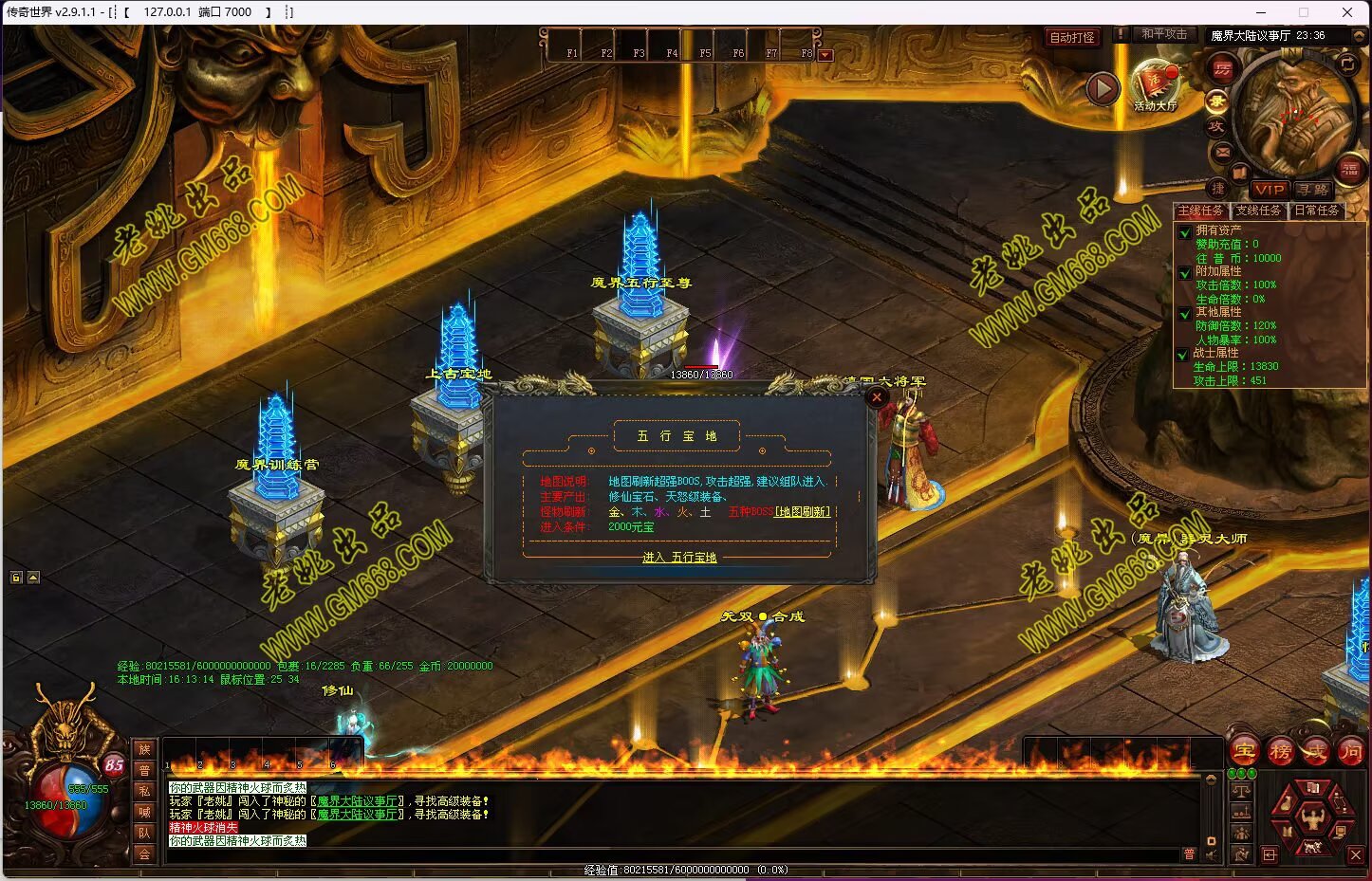The image size is (1372, 881).
Task: Switch to the 支线任务 tab
Action: (1258, 211)
